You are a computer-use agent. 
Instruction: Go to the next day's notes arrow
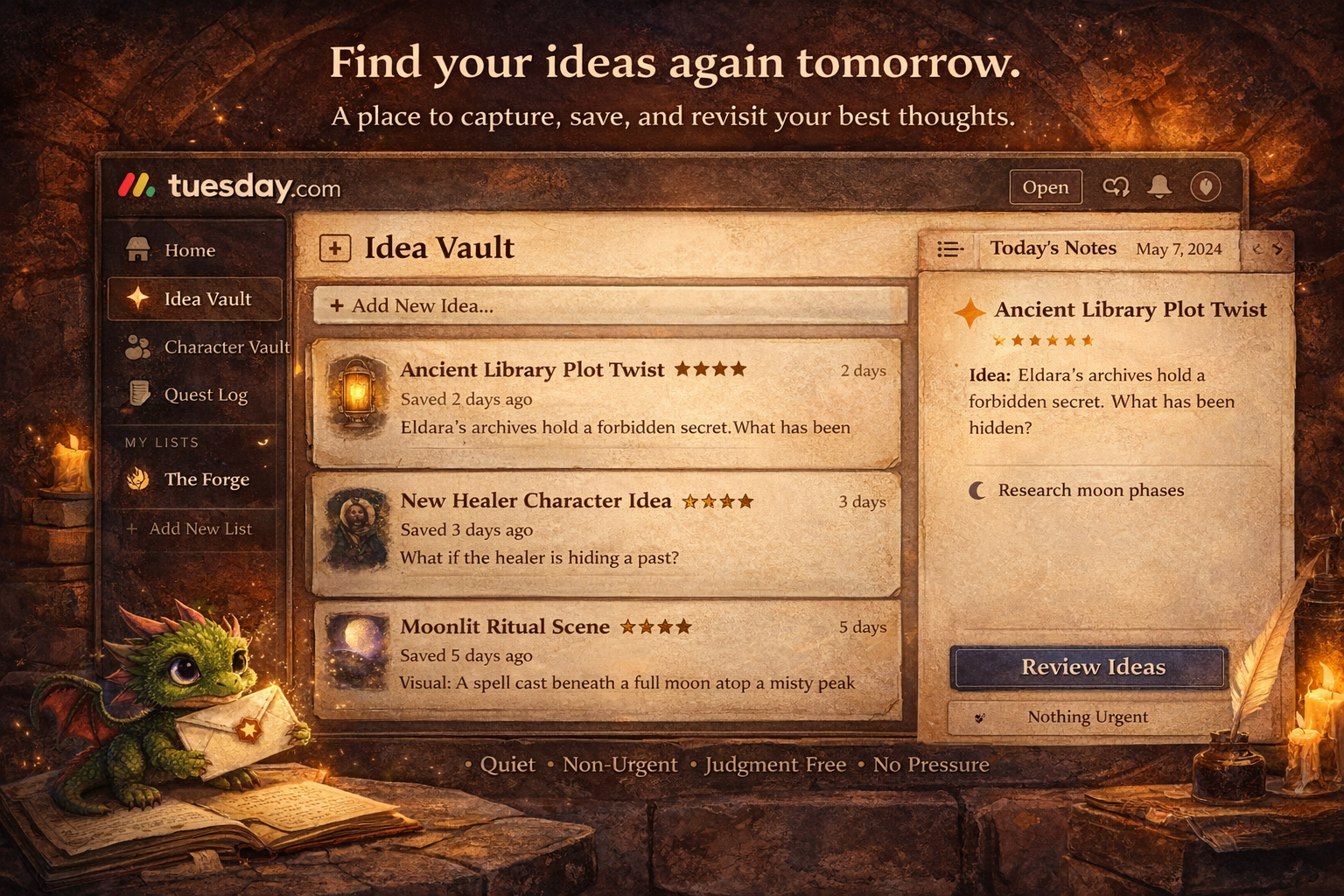click(x=1278, y=249)
